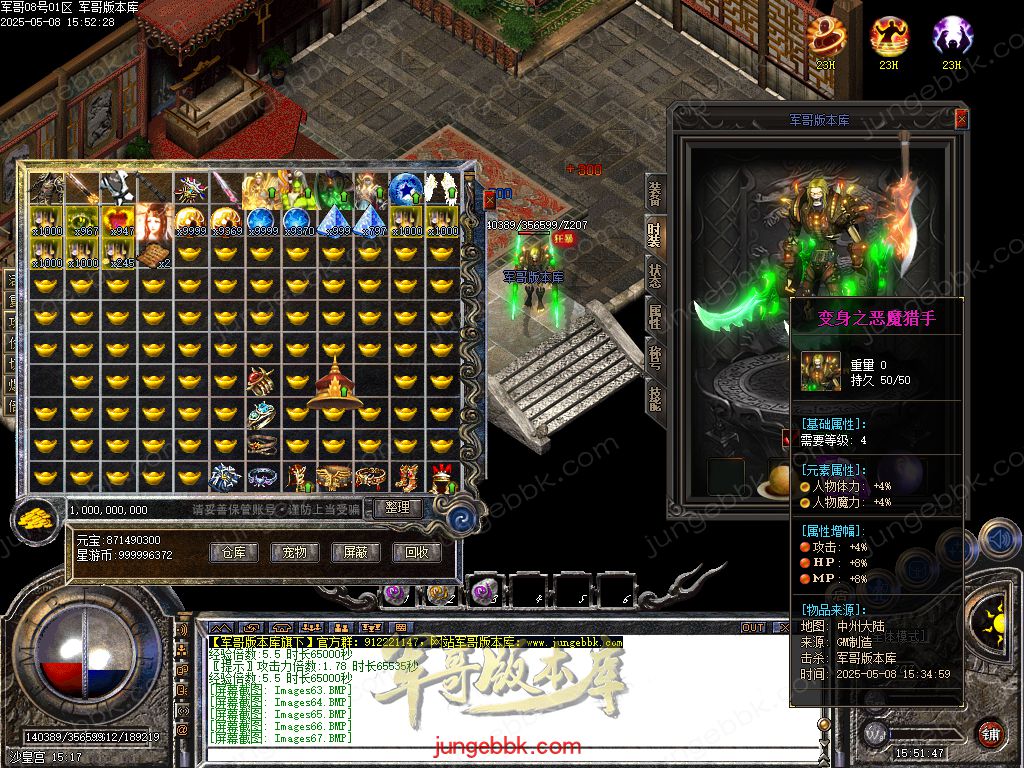This screenshot has width=1024, height=768.
Task: Open the 铺 shop button
Action: pos(989,733)
